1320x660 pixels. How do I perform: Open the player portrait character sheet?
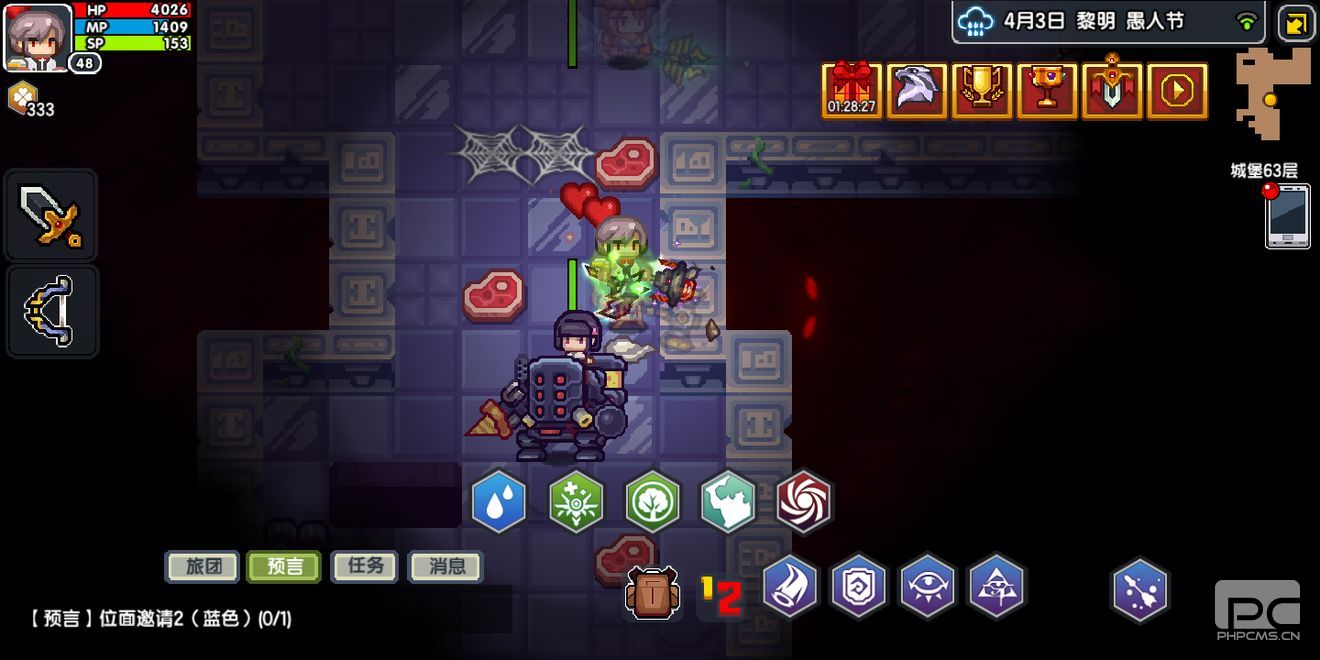click(38, 36)
